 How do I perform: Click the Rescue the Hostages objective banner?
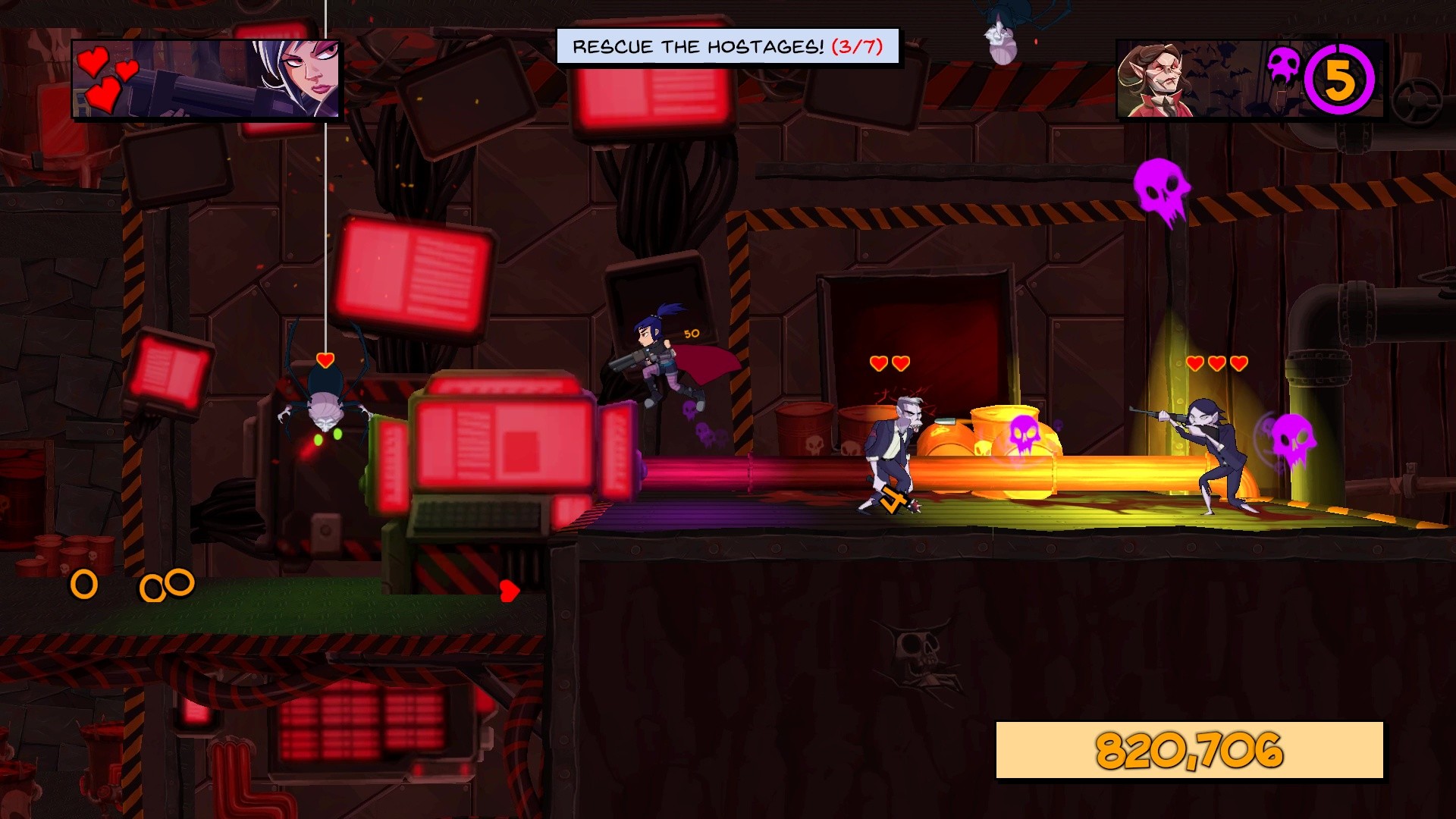727,47
